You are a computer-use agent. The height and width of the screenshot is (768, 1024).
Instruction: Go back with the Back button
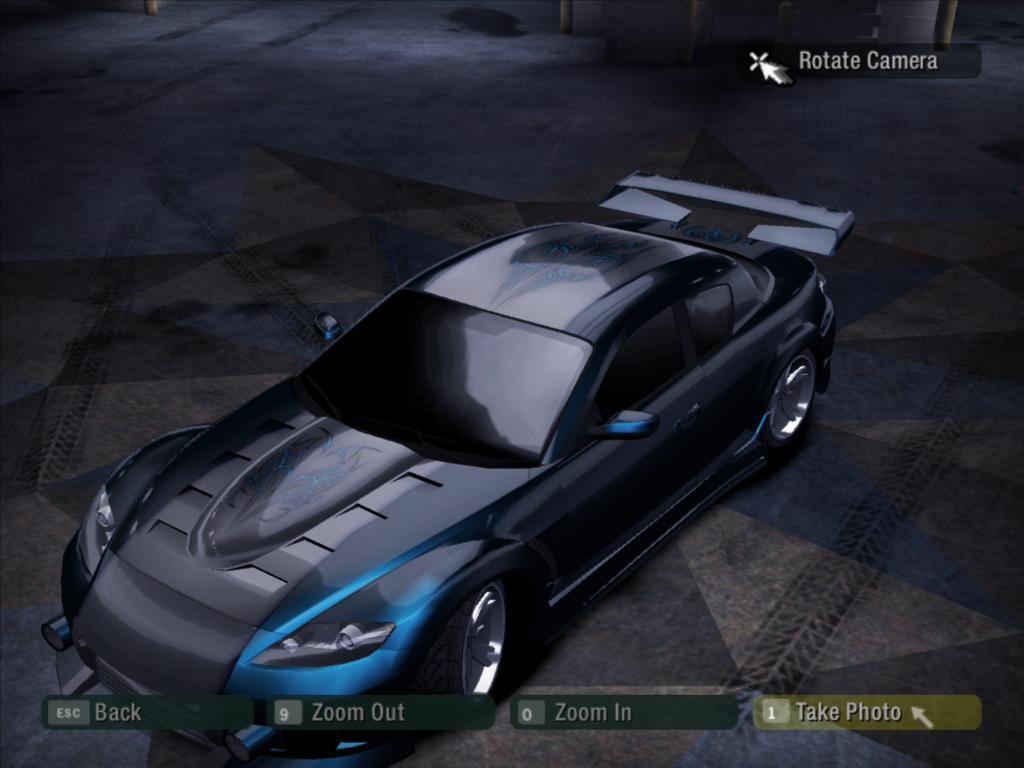(x=145, y=712)
